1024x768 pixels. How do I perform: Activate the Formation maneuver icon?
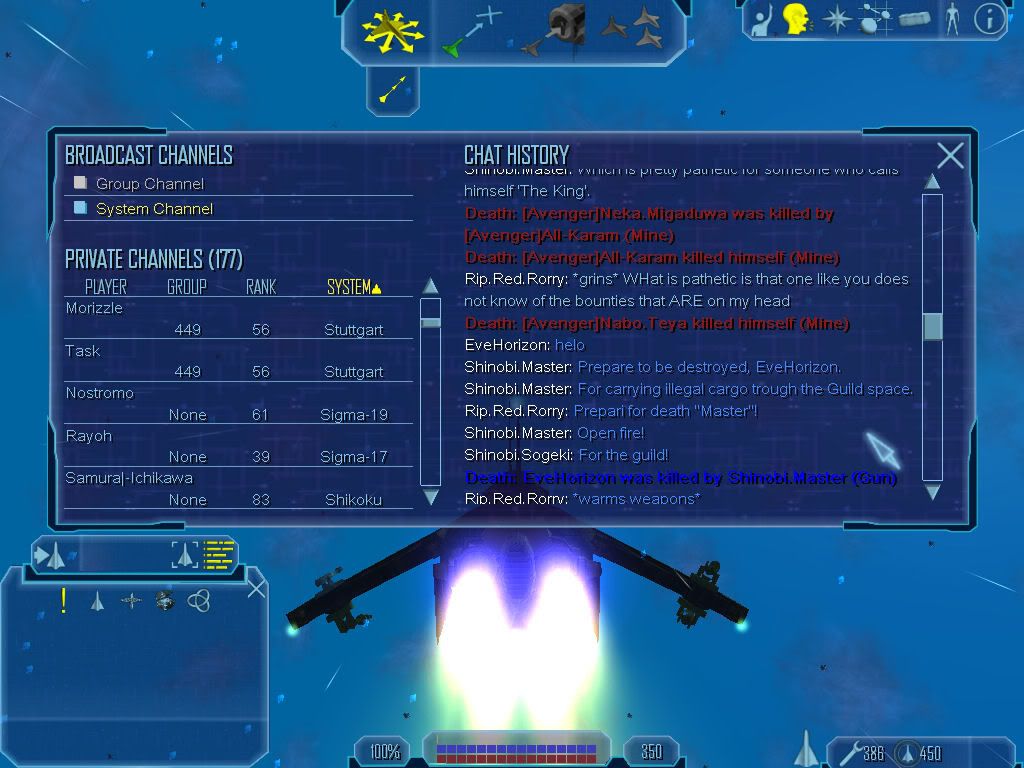coord(632,29)
